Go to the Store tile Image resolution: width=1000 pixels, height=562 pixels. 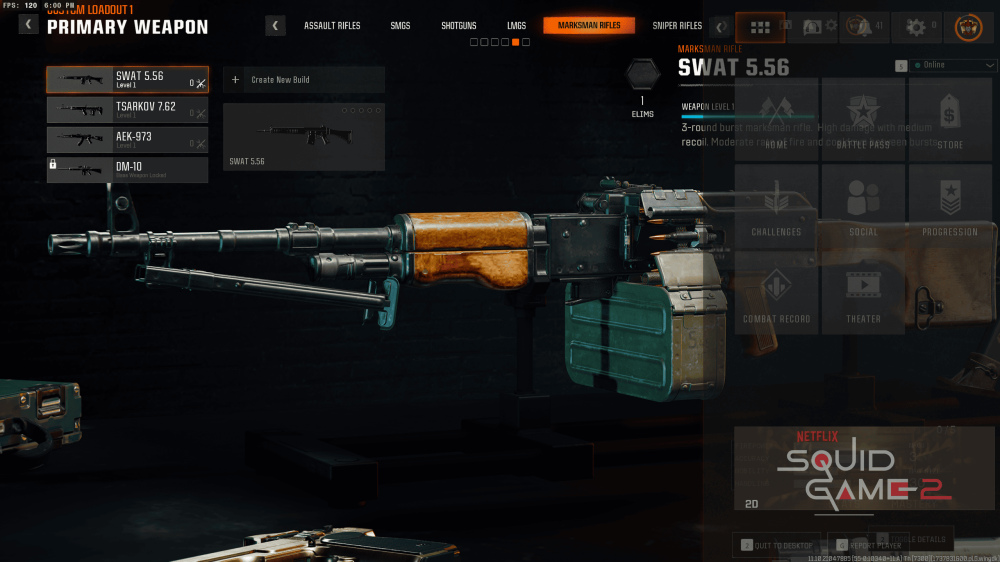(x=950, y=120)
